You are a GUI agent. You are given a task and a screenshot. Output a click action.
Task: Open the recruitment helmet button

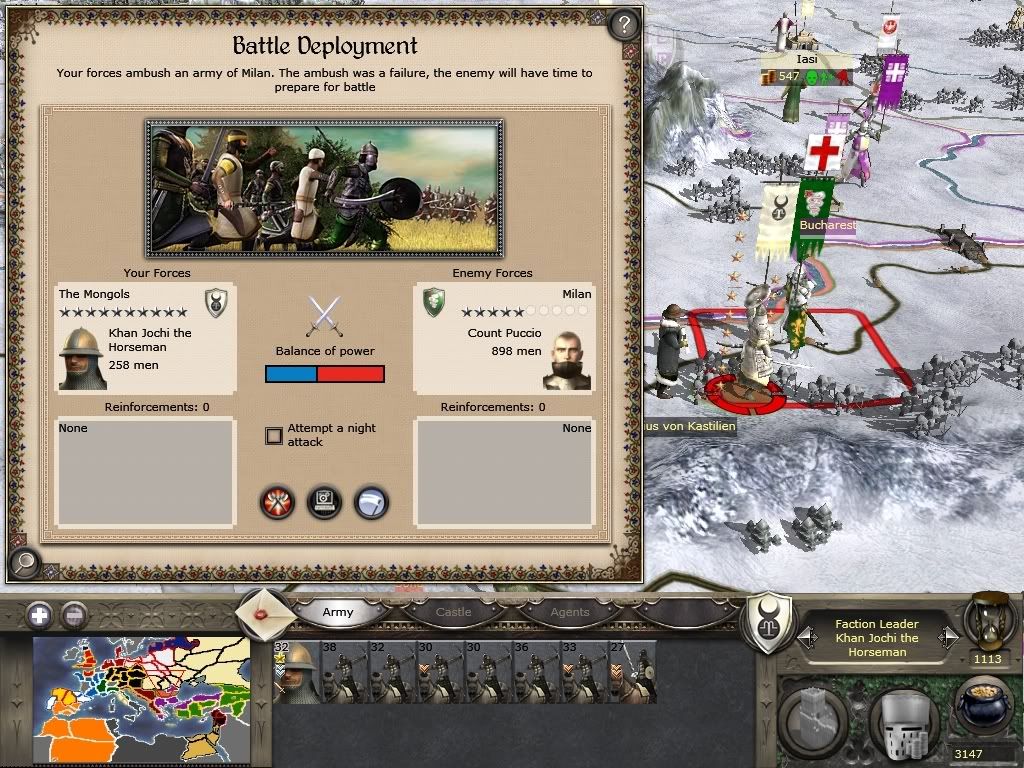902,718
